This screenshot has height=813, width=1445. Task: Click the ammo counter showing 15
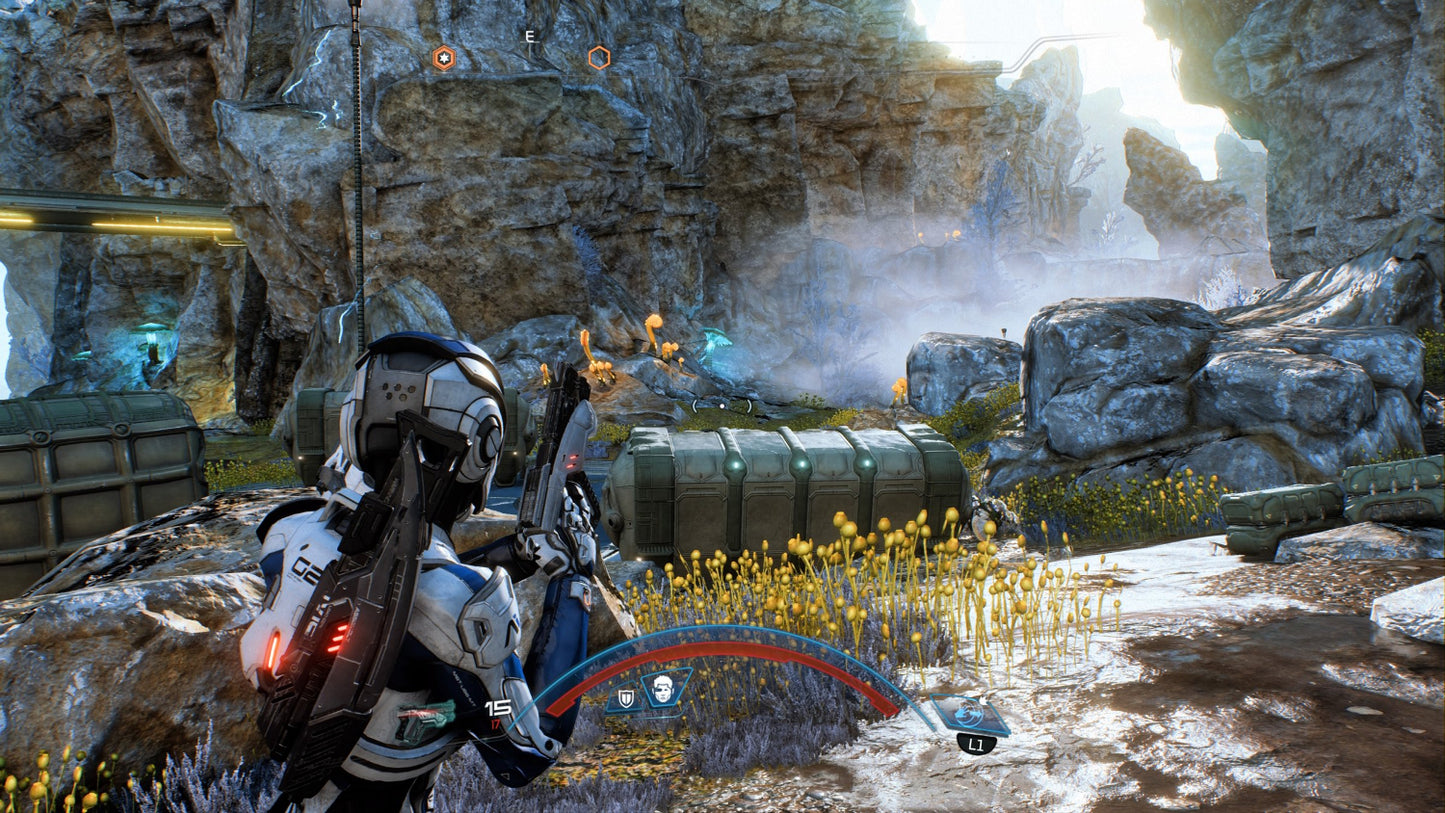click(498, 707)
